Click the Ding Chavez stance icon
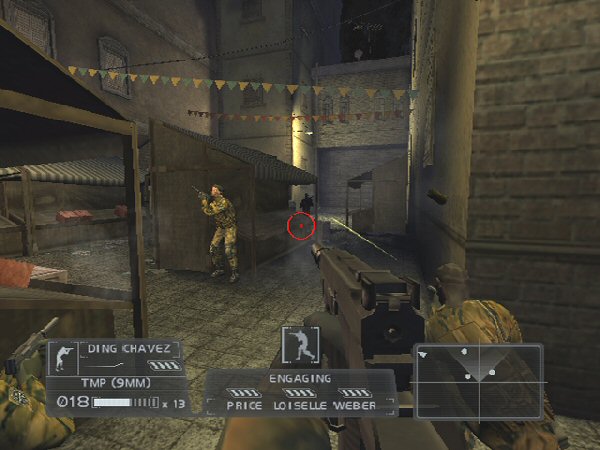This screenshot has width=600, height=450. point(63,358)
